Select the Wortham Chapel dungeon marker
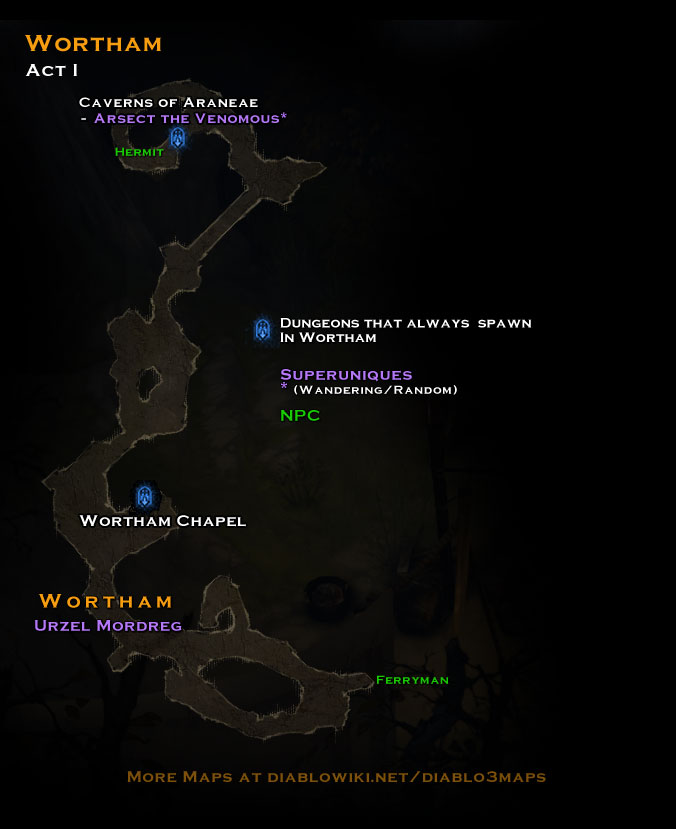Viewport: 676px width, 829px height. click(146, 495)
